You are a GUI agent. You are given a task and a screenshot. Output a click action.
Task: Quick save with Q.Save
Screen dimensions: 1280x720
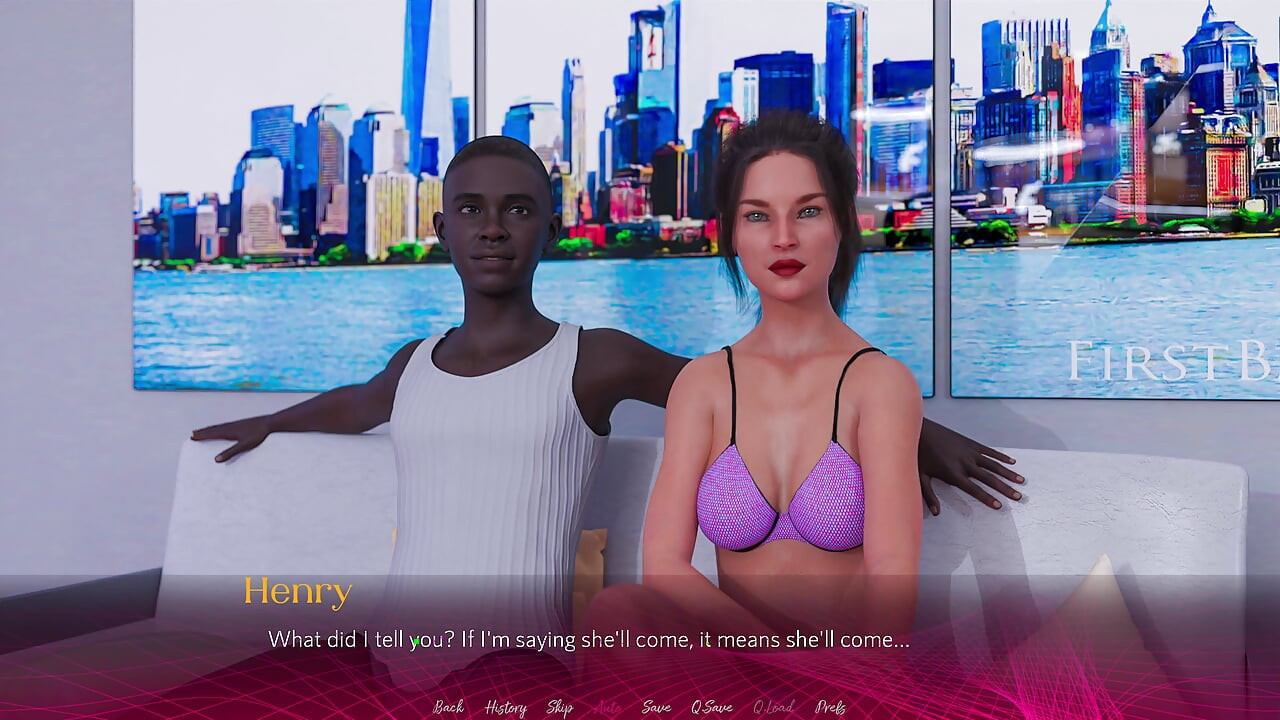pos(711,707)
